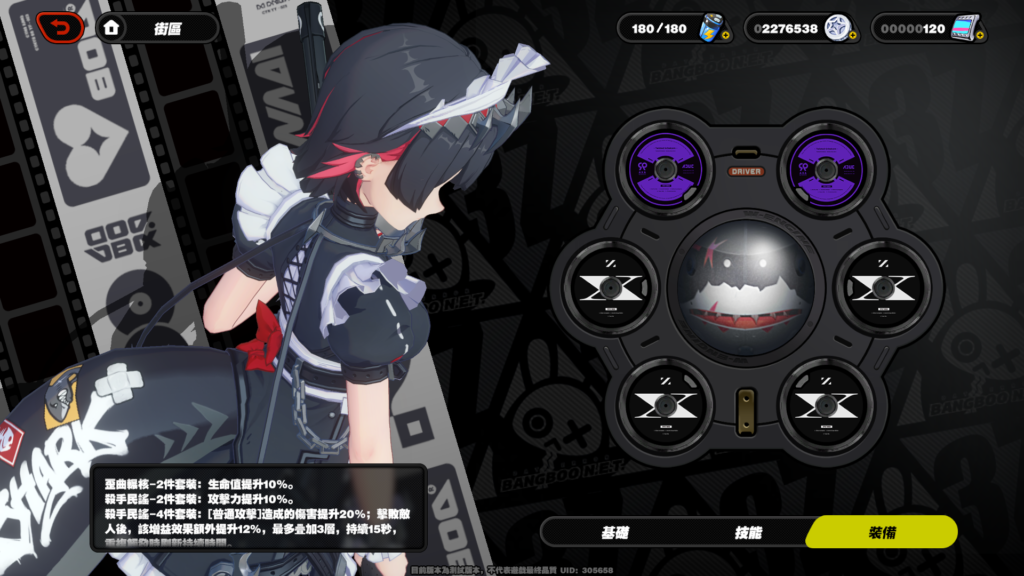Select the 裝備 tab
1024x576 pixels.
pos(882,532)
